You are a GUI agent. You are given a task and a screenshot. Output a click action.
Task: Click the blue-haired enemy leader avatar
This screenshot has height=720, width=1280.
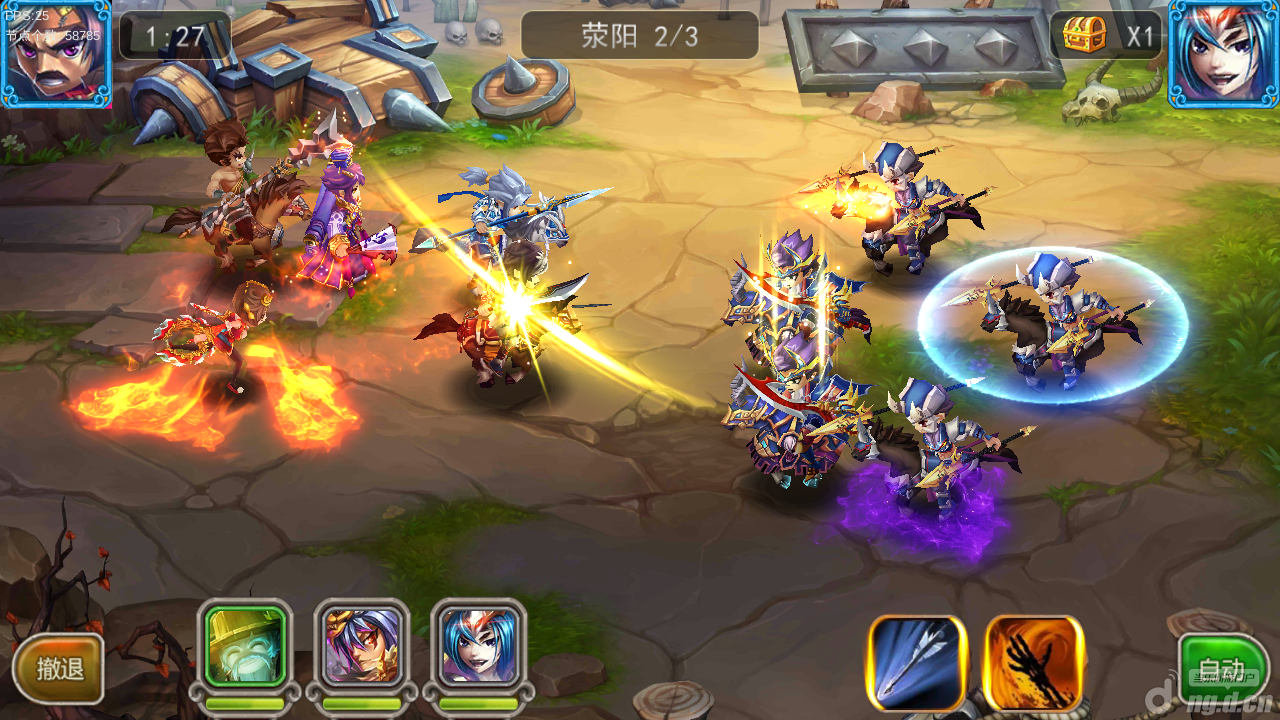pyautogui.click(x=1223, y=53)
